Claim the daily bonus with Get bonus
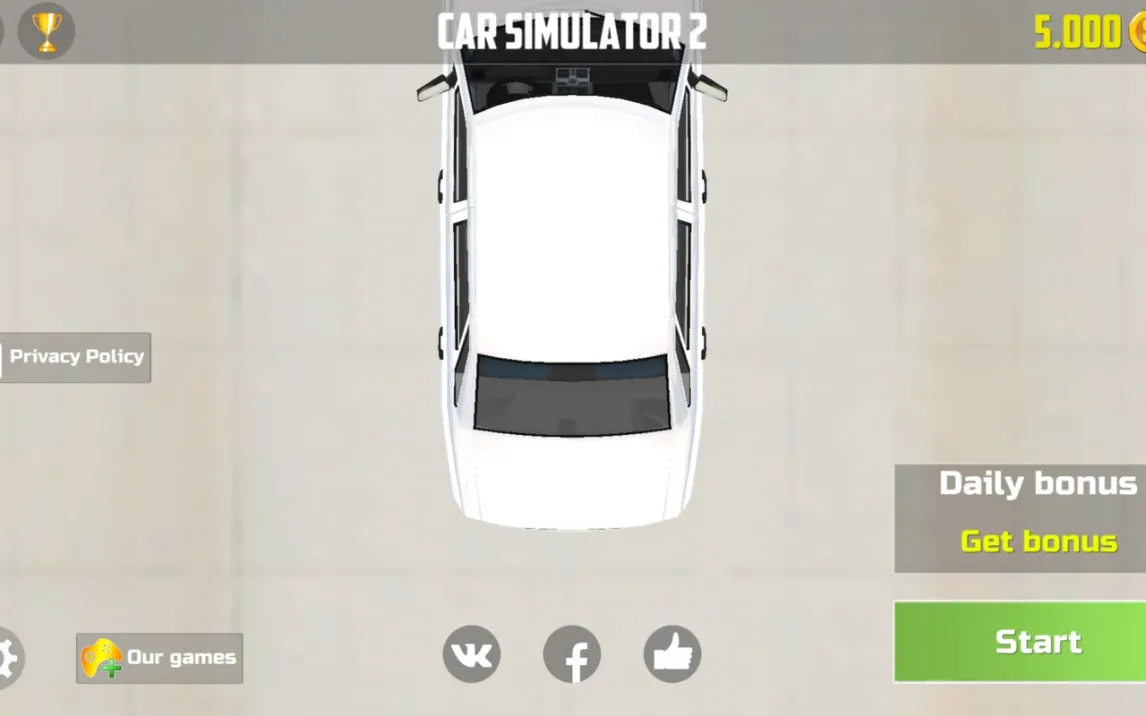The height and width of the screenshot is (716, 1146). click(x=1038, y=541)
